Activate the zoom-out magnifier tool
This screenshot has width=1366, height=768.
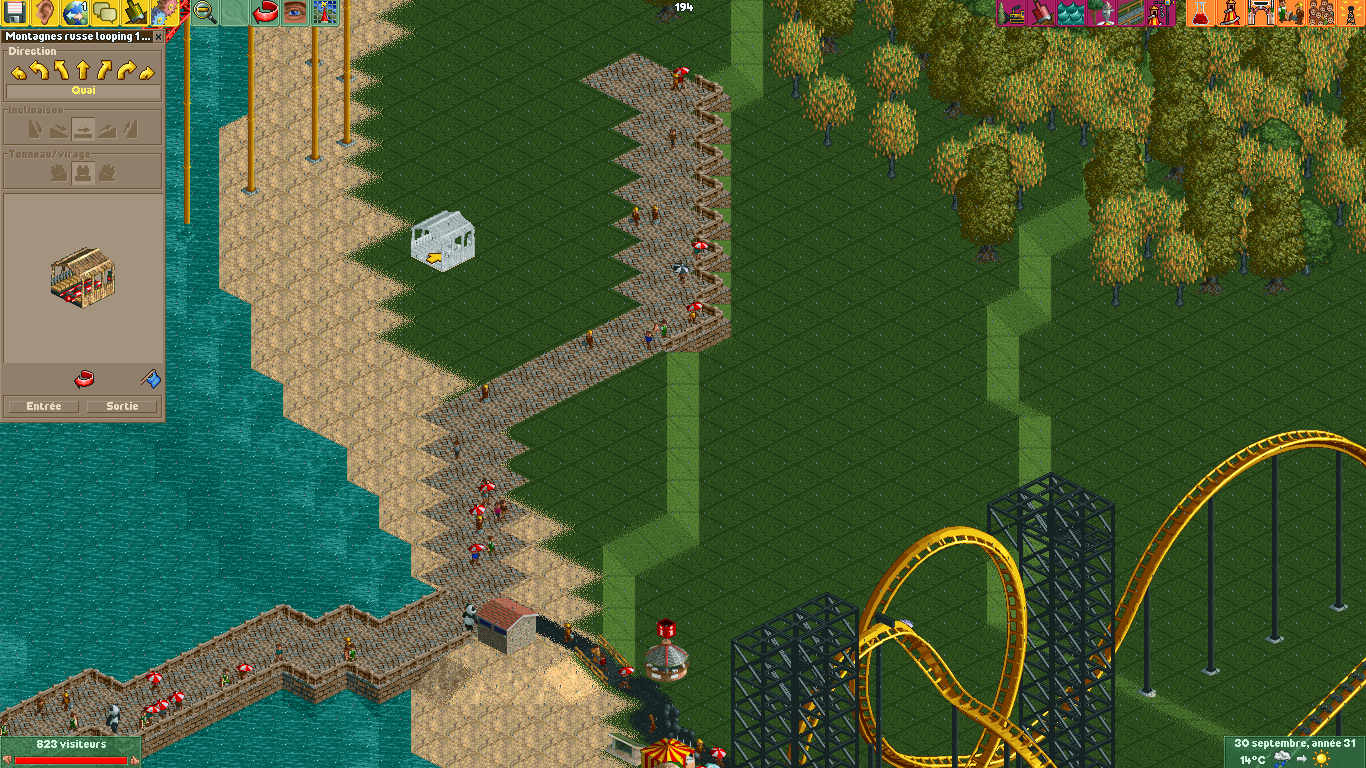coord(203,15)
